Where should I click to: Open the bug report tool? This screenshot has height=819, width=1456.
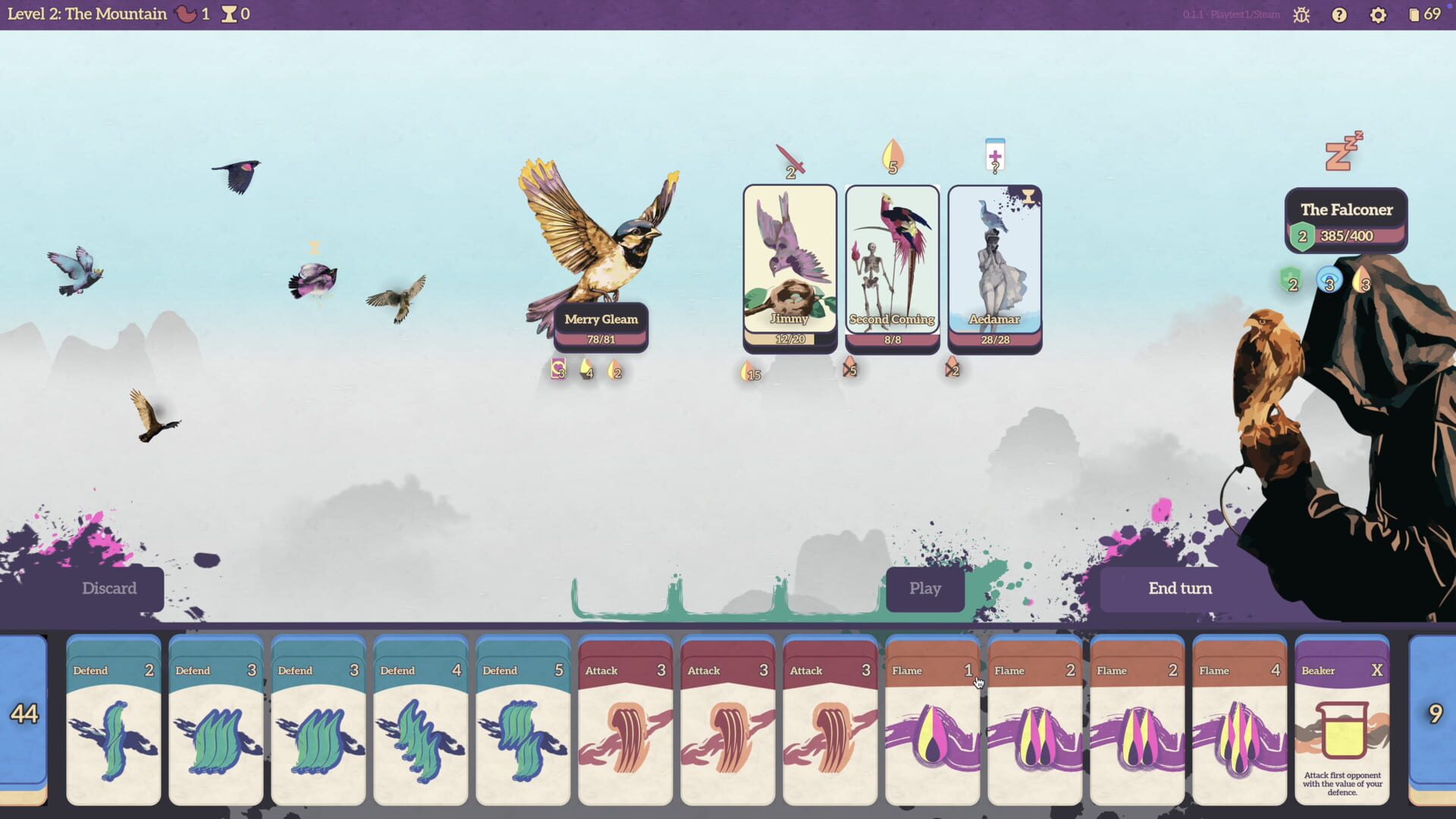(x=1300, y=14)
